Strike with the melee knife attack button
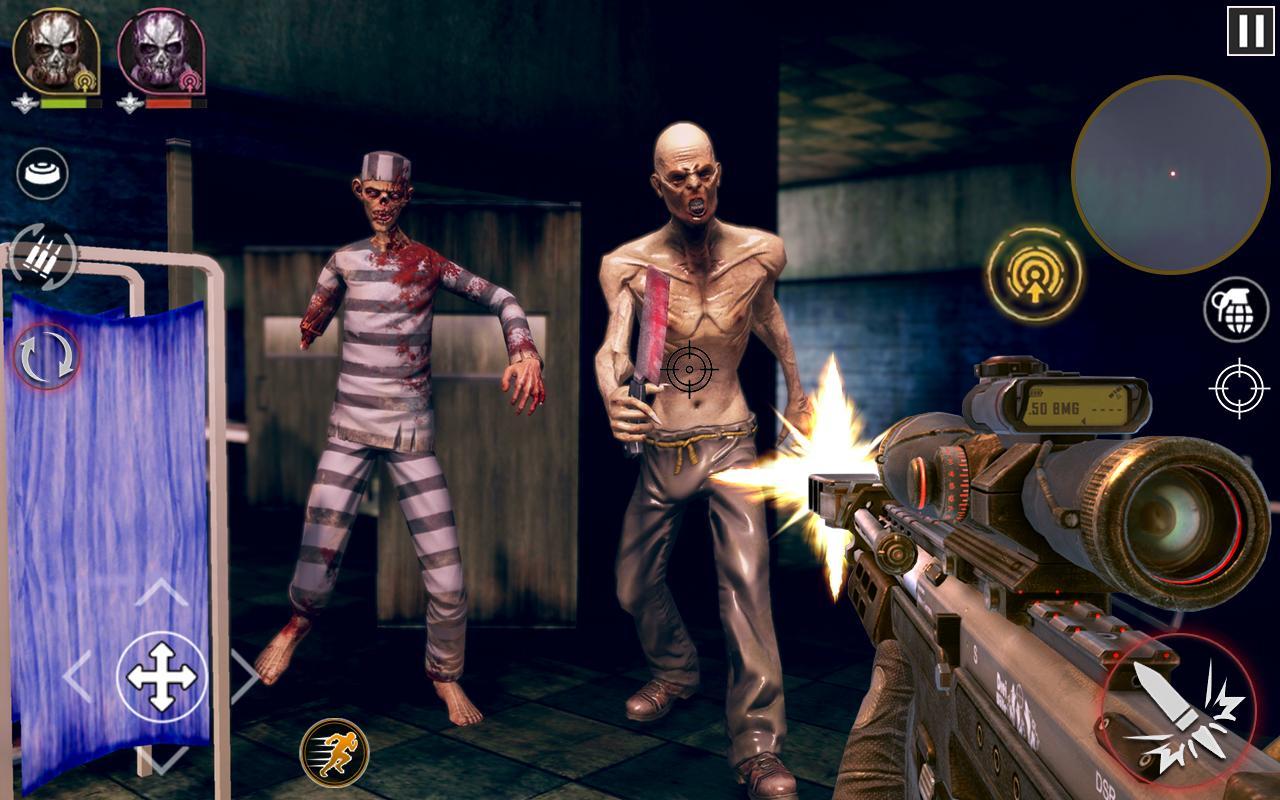 [x=1178, y=707]
